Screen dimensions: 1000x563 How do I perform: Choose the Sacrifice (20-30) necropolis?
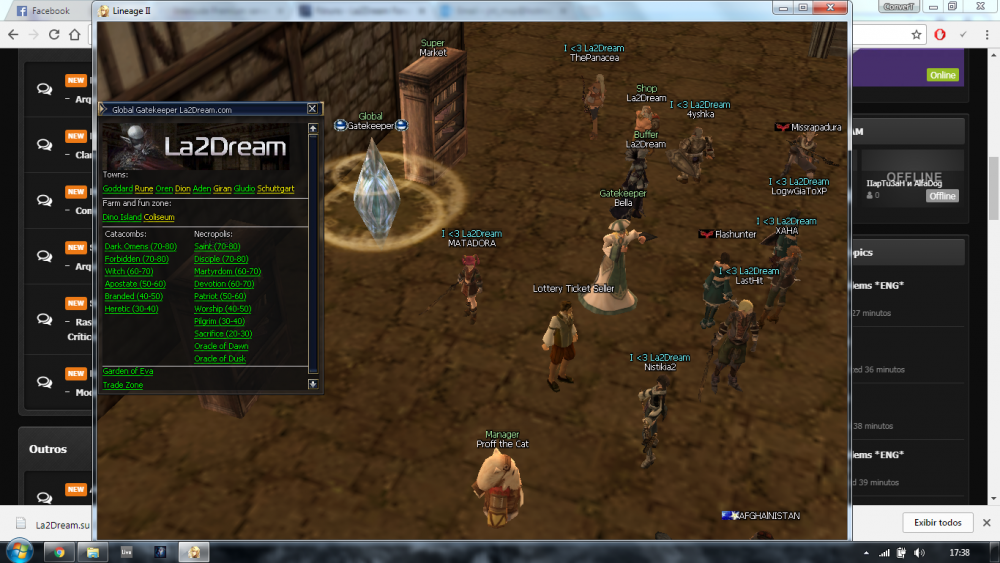pyautogui.click(x=222, y=334)
